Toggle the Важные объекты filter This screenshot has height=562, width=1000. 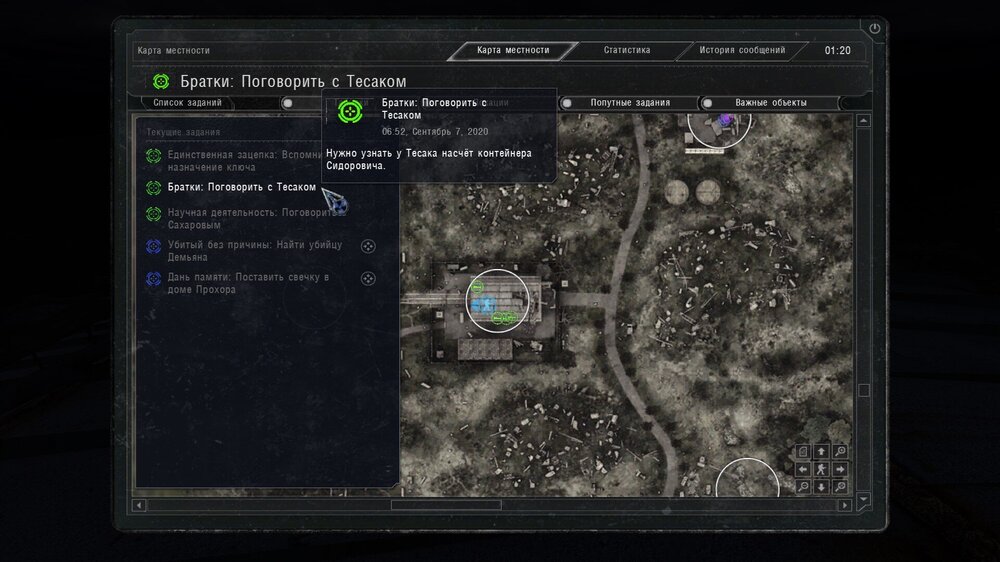pyautogui.click(x=770, y=102)
